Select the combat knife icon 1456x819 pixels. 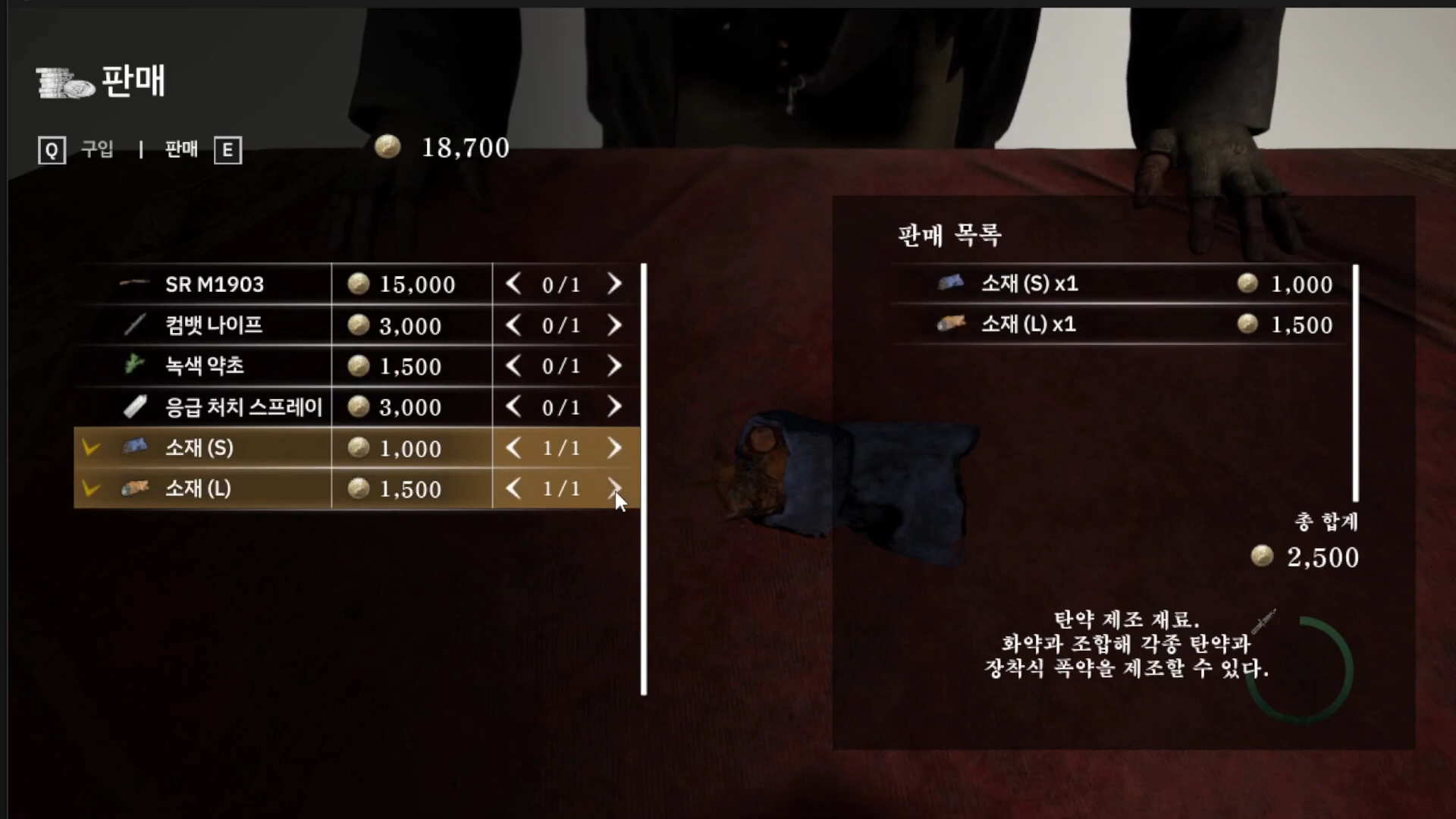tap(135, 325)
